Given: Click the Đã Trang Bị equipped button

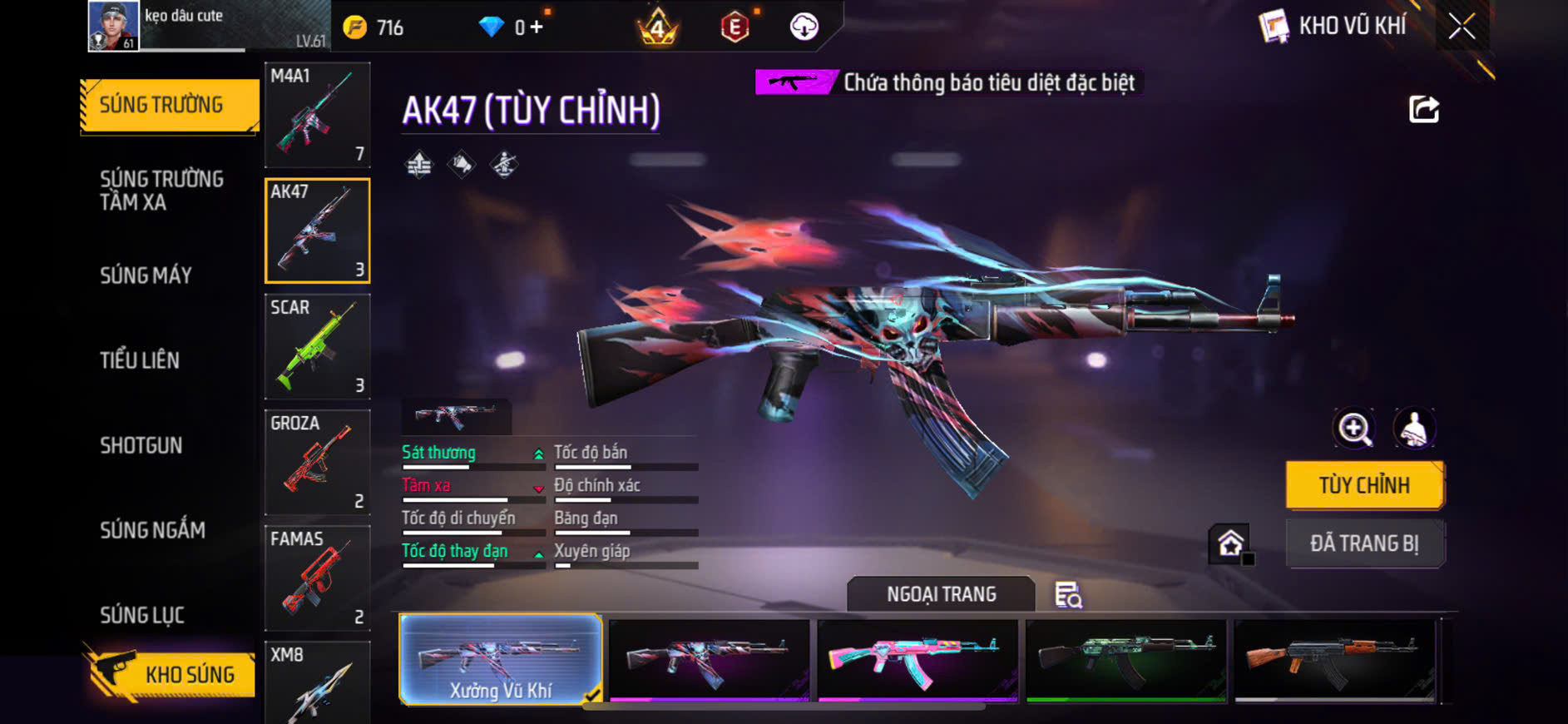Looking at the screenshot, I should (x=1364, y=543).
